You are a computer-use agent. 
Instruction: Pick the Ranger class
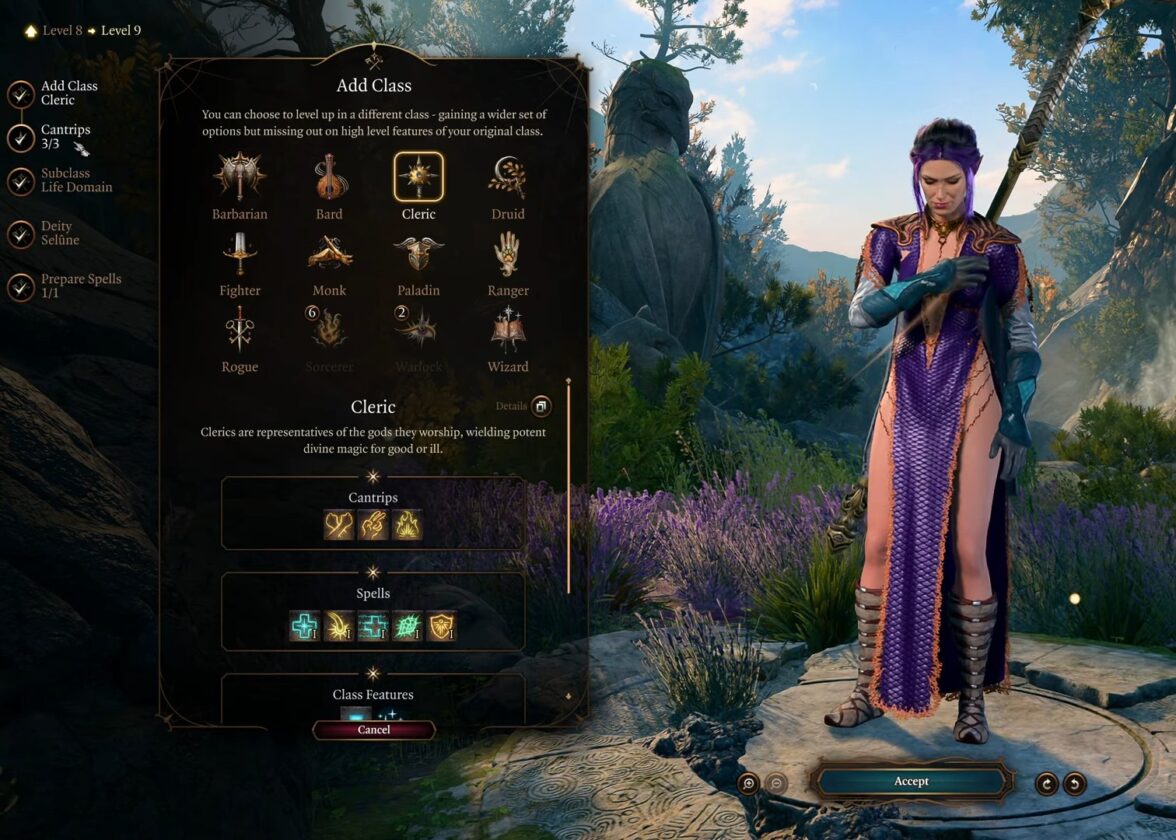point(507,254)
